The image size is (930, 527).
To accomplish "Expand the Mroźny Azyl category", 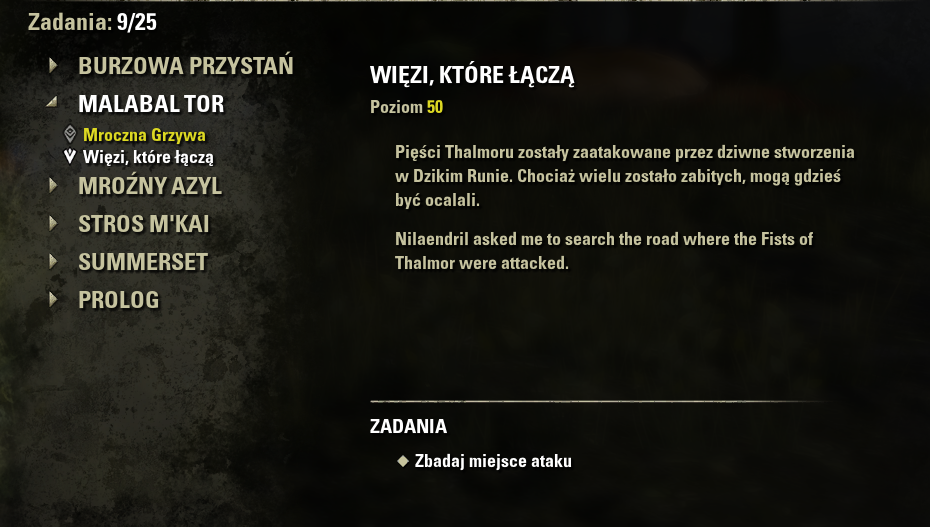I will click(150, 186).
